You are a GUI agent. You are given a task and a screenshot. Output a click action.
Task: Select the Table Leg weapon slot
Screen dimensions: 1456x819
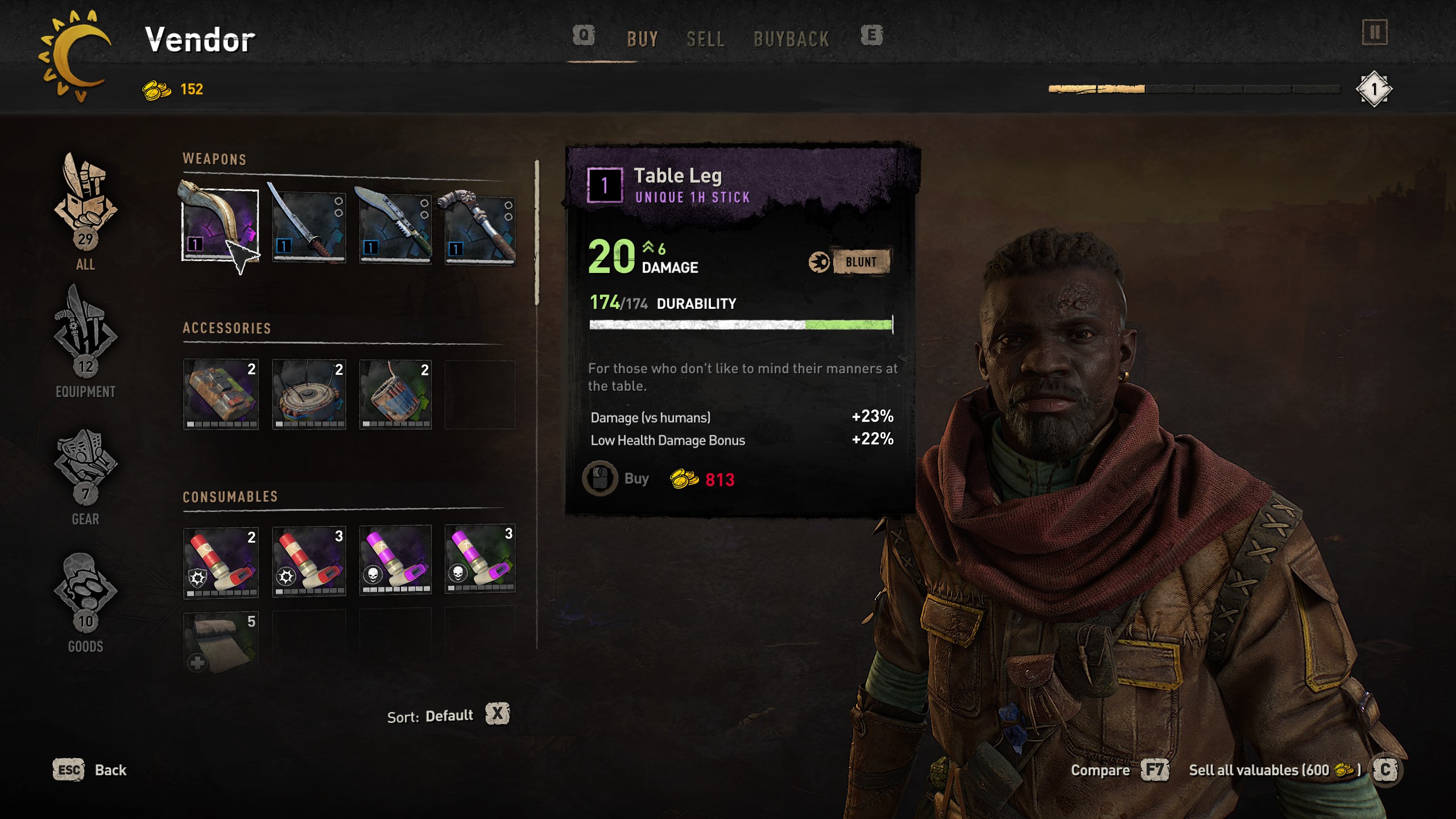[x=220, y=225]
